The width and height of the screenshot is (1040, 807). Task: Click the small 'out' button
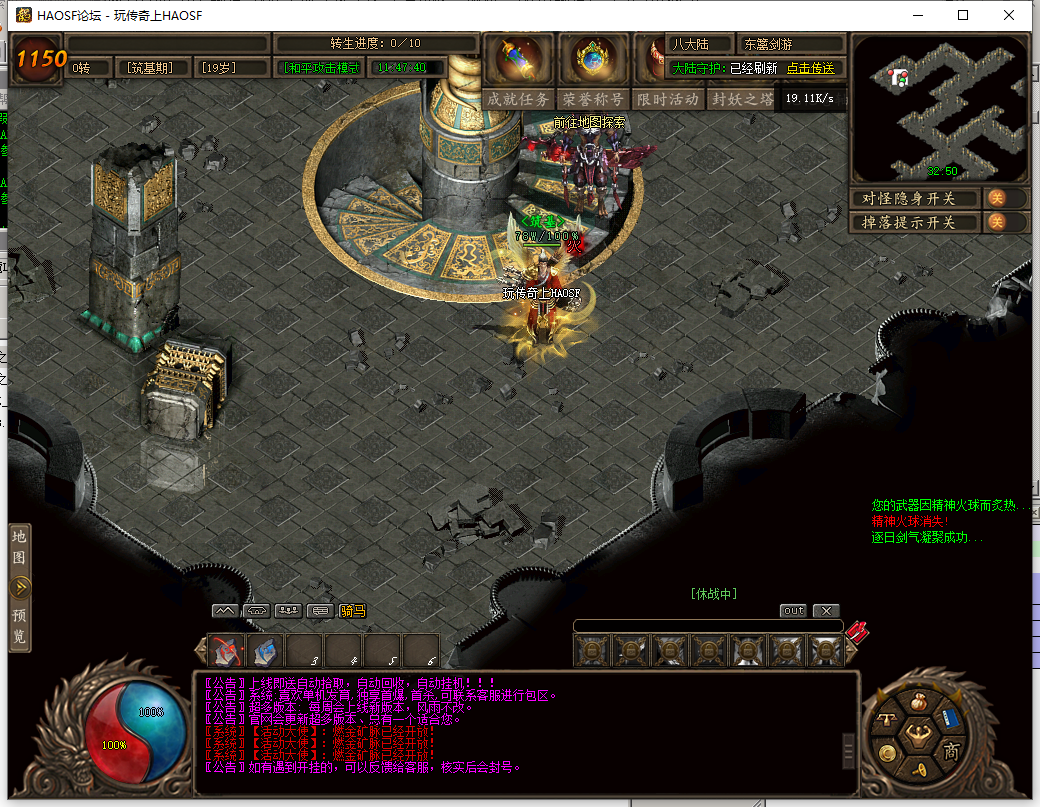(x=793, y=610)
